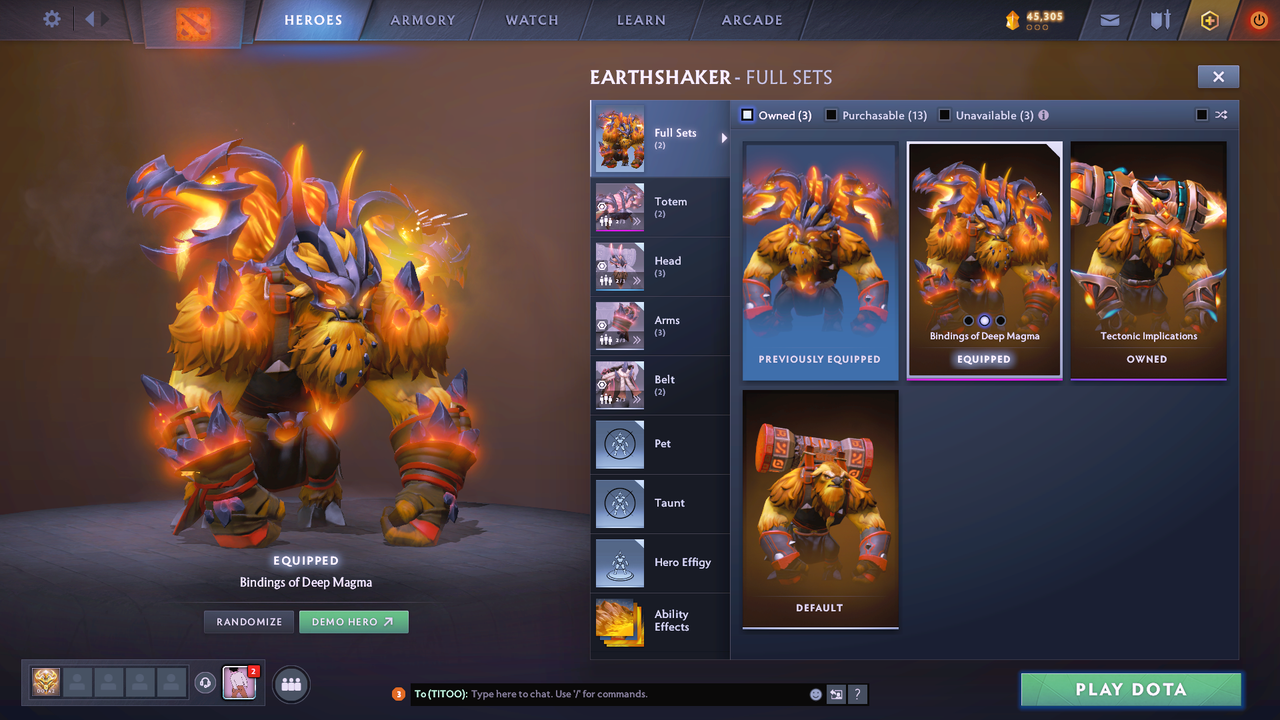Open the Full Sets category icon

coord(619,139)
